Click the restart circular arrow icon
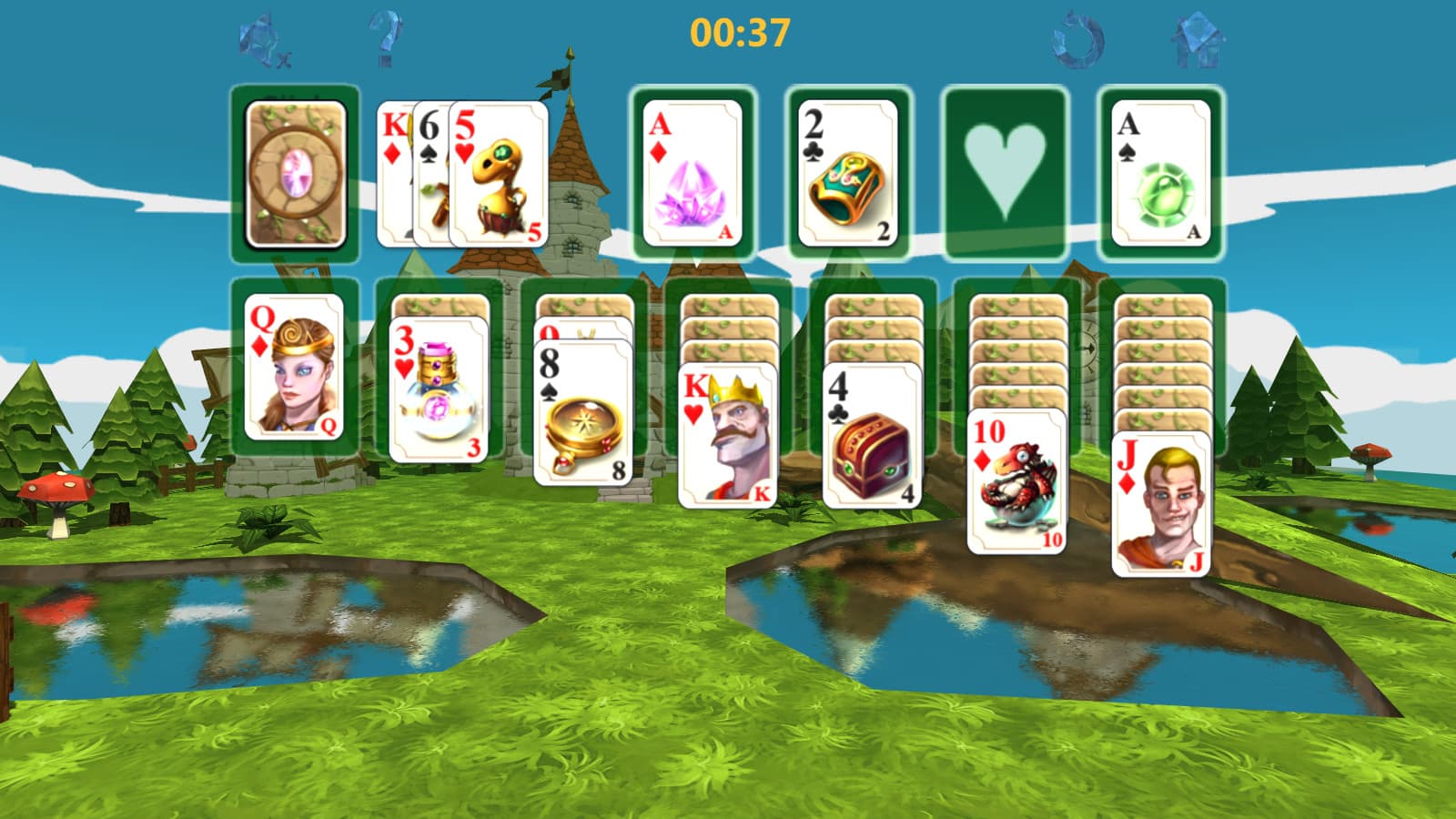 pos(1078,36)
